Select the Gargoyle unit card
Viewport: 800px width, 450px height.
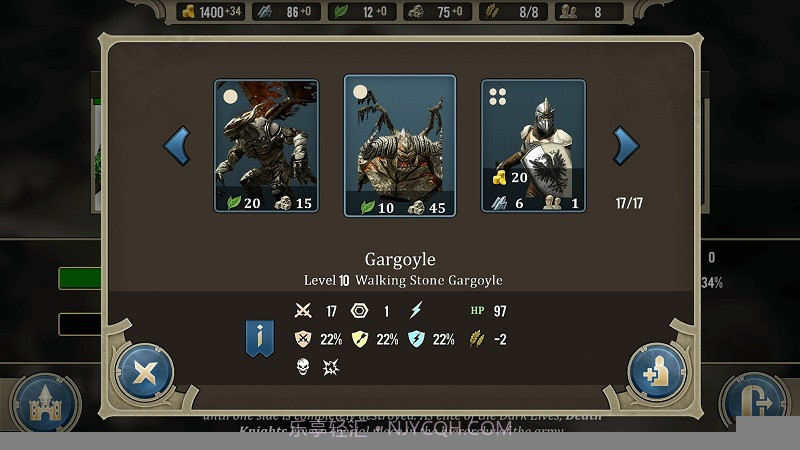pyautogui.click(x=400, y=146)
